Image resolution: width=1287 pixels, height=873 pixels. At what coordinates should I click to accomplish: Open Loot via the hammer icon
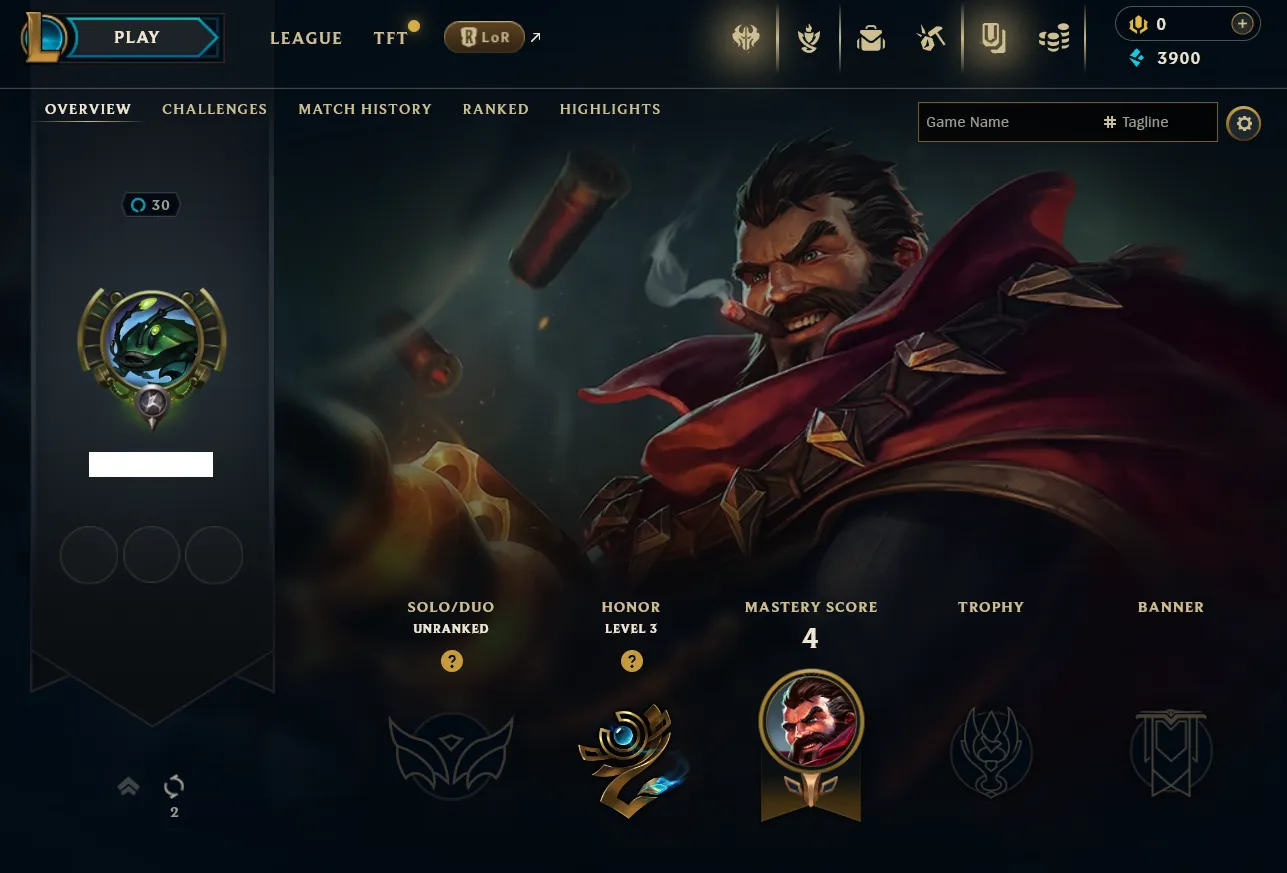[931, 38]
